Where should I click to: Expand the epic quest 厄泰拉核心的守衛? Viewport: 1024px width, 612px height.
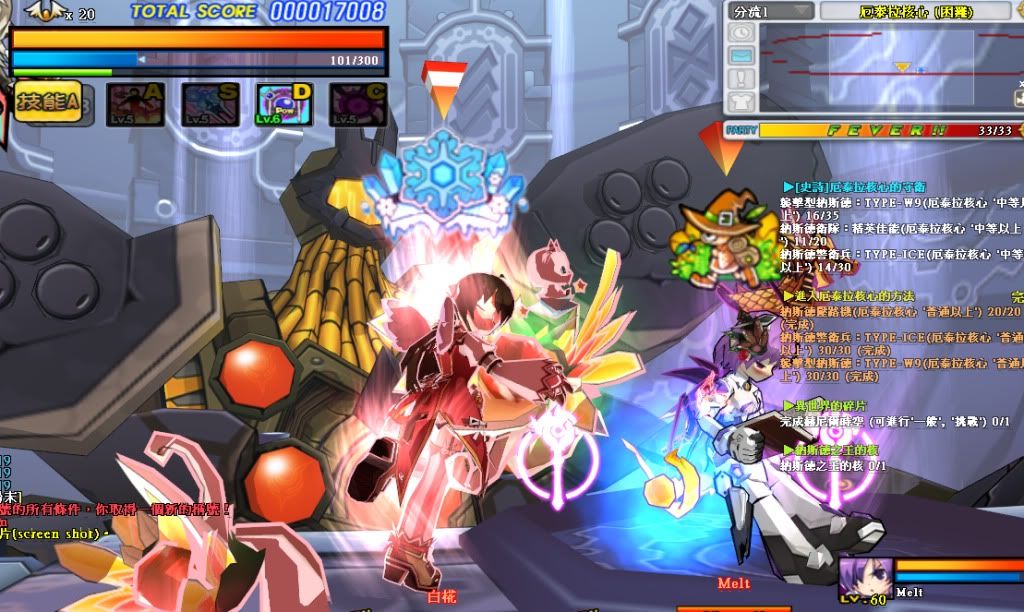pos(858,187)
